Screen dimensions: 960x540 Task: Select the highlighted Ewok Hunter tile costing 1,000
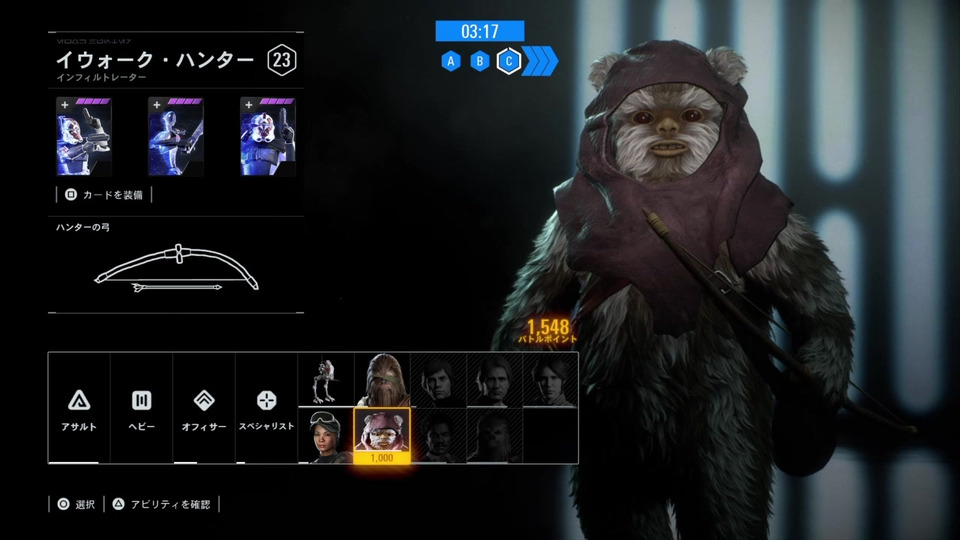382,435
